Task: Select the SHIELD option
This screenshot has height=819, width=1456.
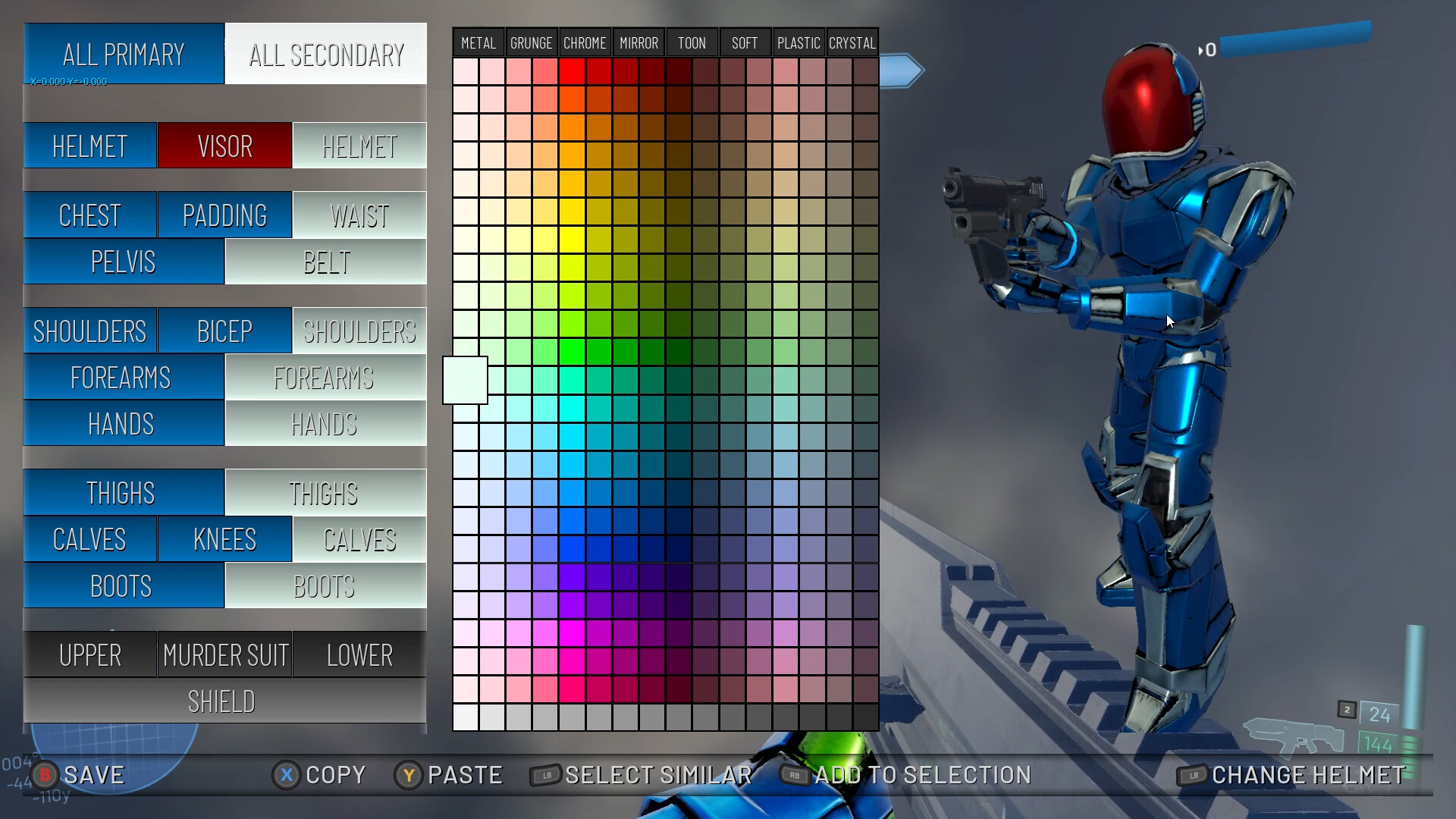Action: [221, 701]
